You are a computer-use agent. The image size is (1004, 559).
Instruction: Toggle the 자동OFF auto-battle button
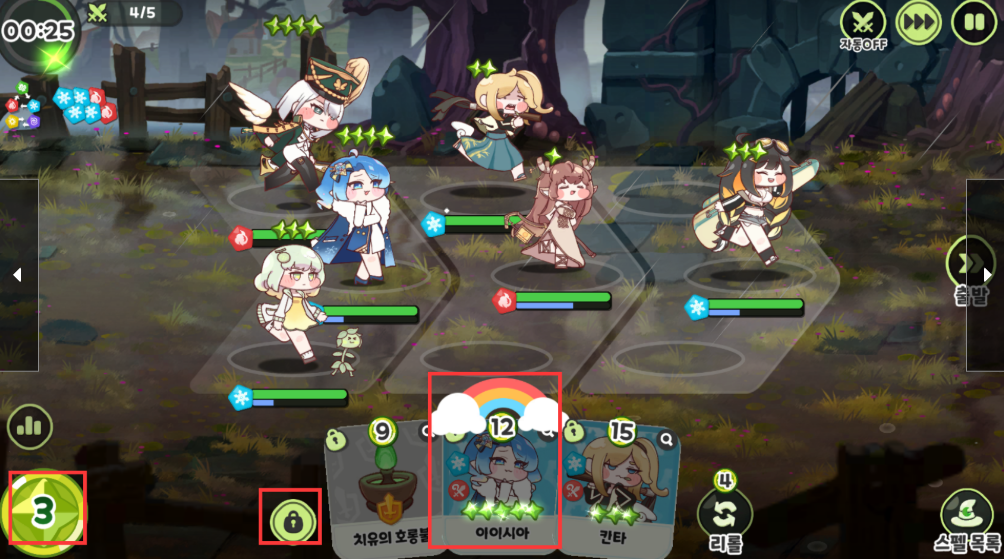pos(863,22)
